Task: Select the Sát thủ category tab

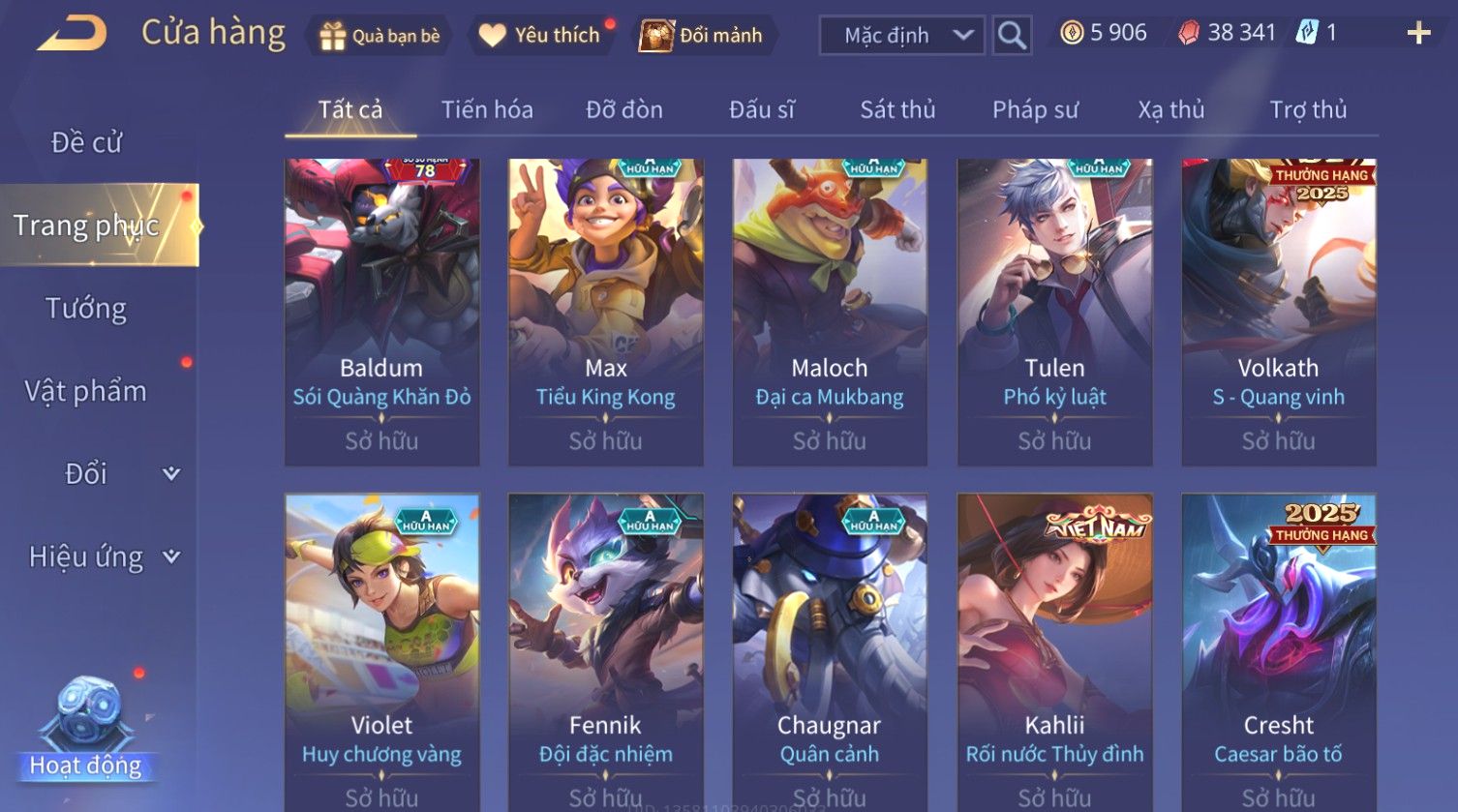Action: (x=897, y=110)
